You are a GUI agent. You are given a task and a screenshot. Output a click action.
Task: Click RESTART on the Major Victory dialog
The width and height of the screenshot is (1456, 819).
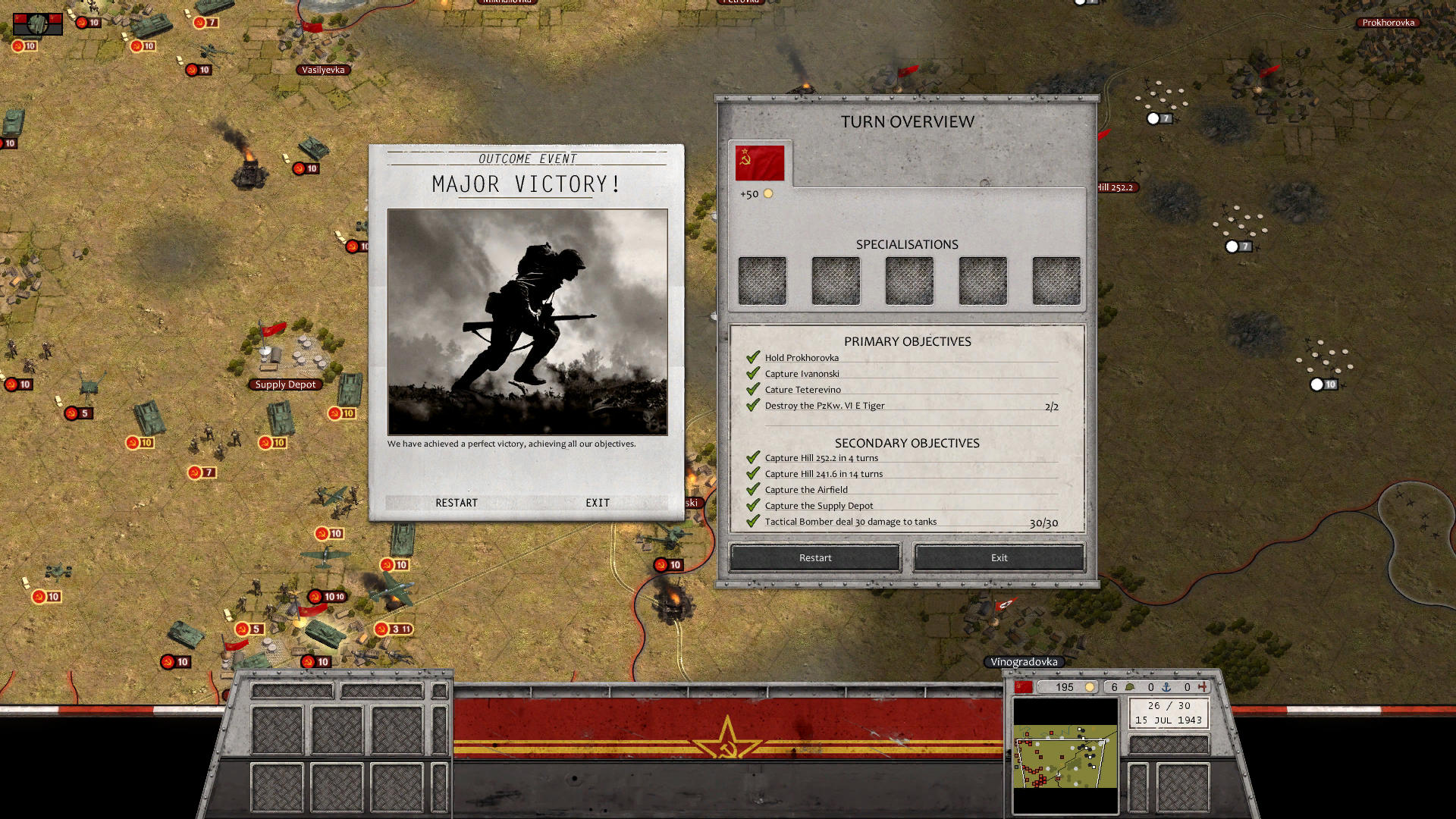[x=456, y=503]
